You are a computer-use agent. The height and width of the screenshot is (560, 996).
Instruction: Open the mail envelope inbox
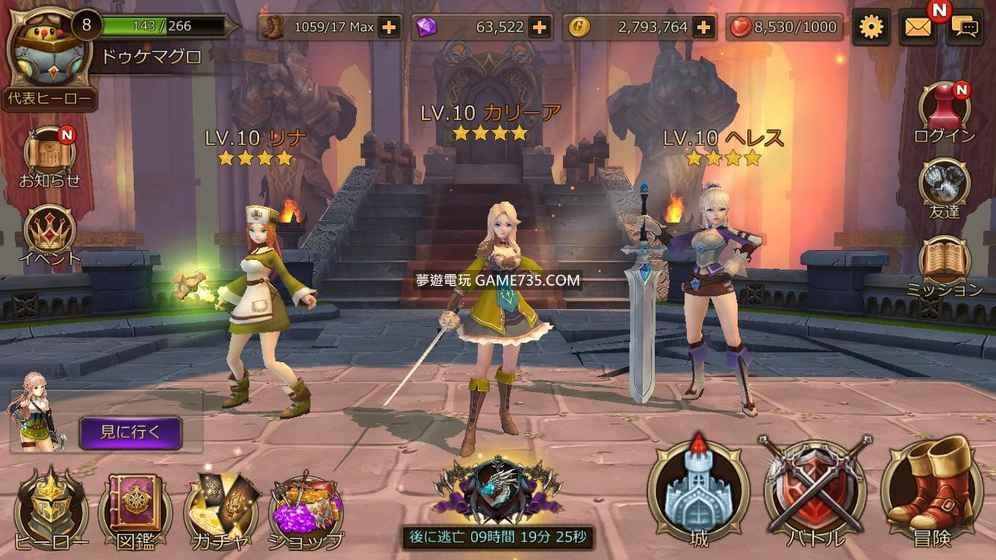(x=917, y=27)
